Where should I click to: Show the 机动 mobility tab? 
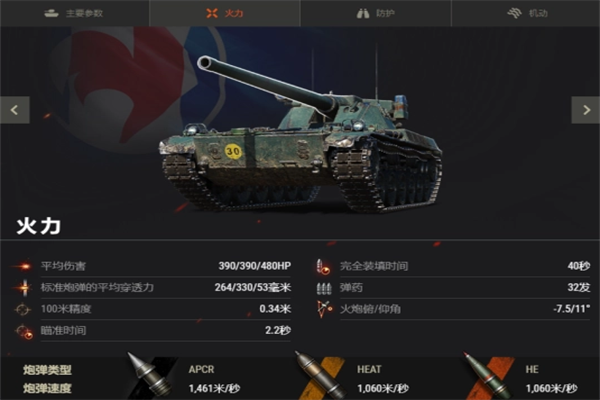click(x=524, y=13)
